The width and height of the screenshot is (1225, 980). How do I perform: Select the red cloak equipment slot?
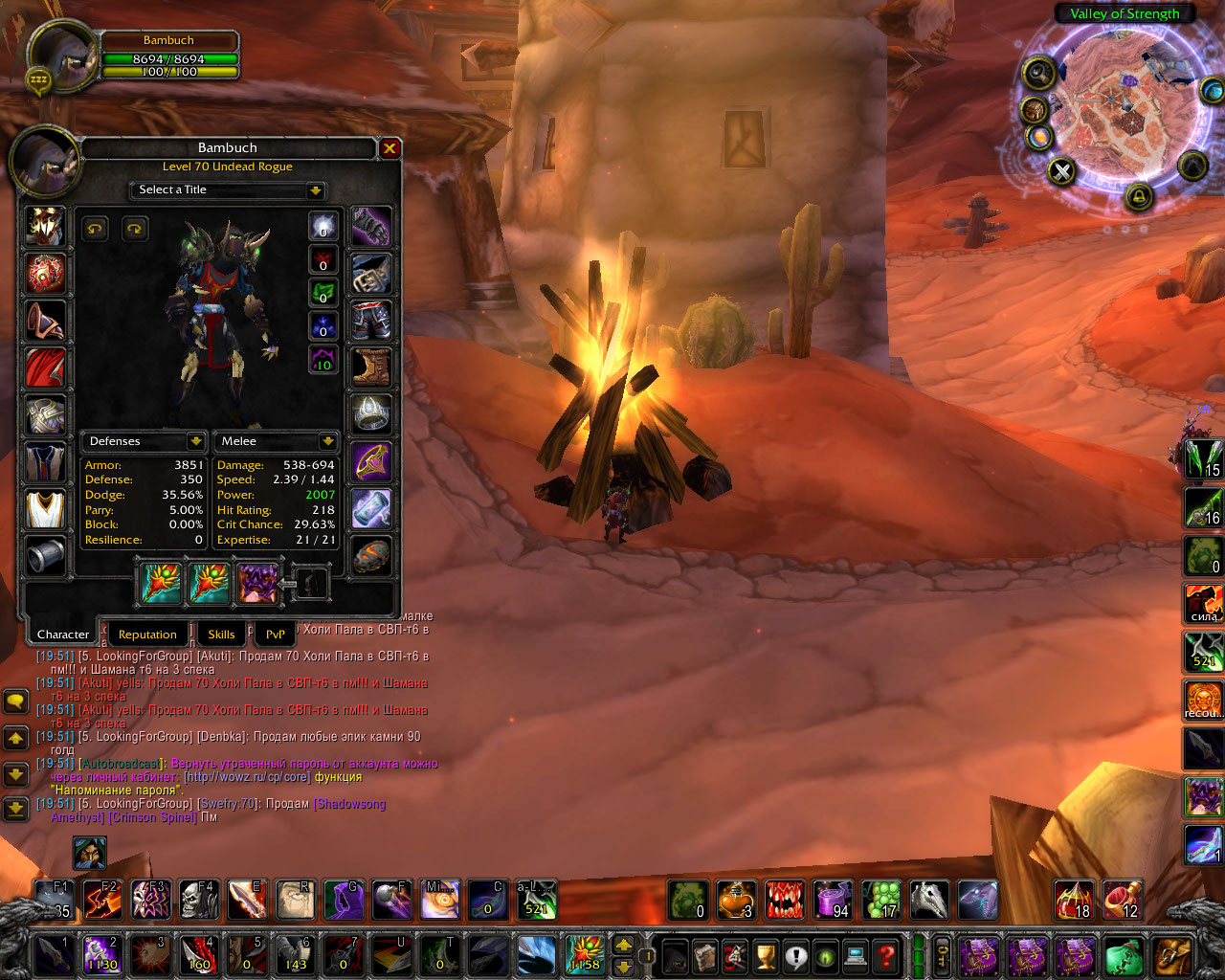(x=45, y=368)
